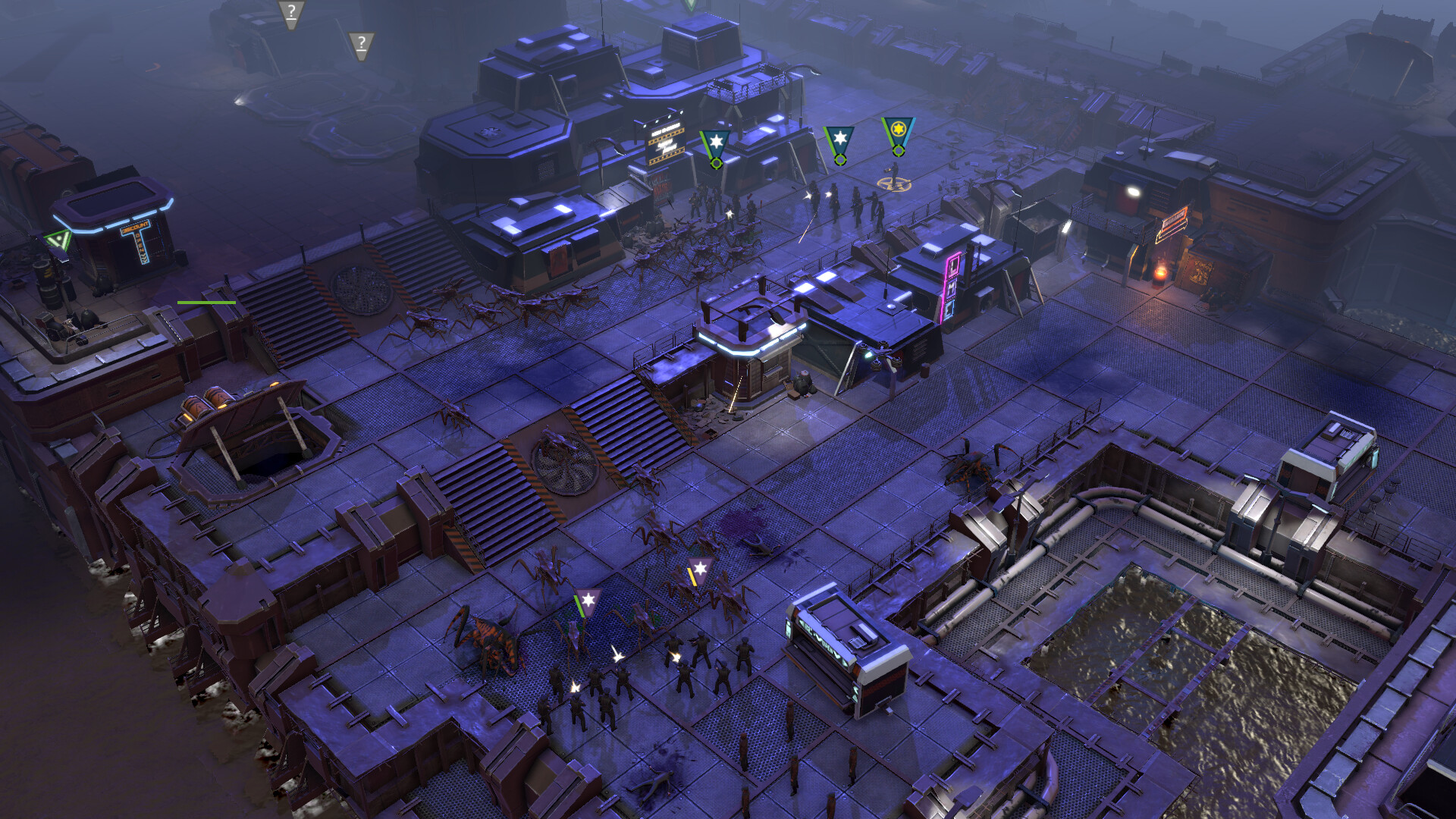Select the veteran banner with yellow star medal
The image size is (1456, 819).
point(898,130)
